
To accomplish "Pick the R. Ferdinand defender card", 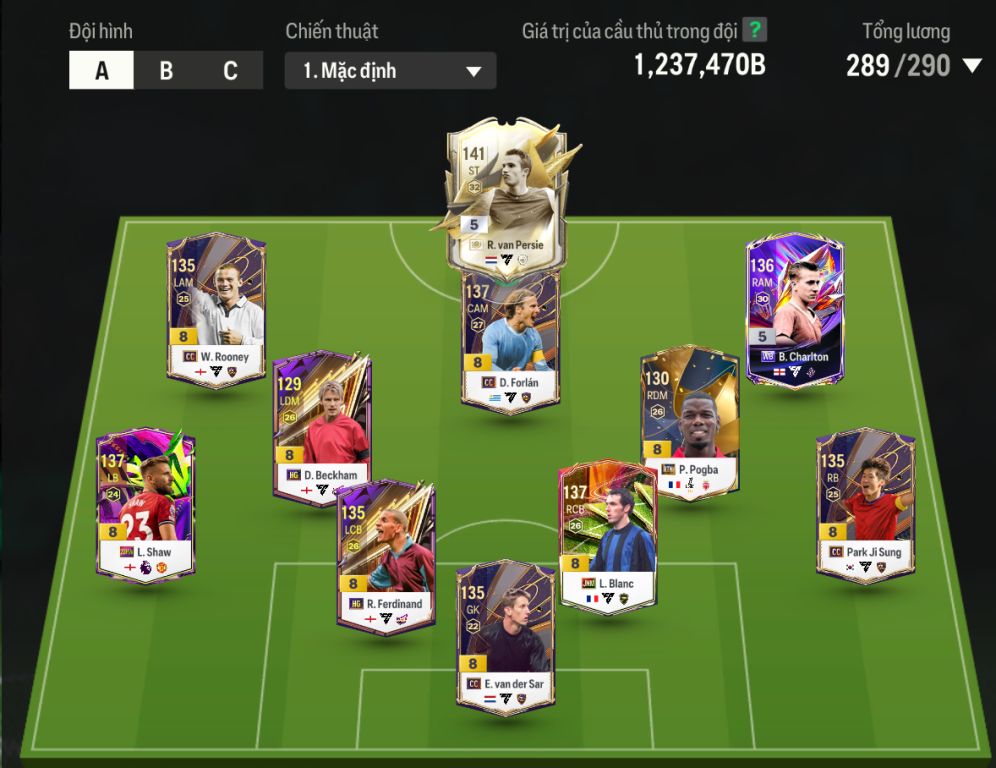I will coord(385,555).
